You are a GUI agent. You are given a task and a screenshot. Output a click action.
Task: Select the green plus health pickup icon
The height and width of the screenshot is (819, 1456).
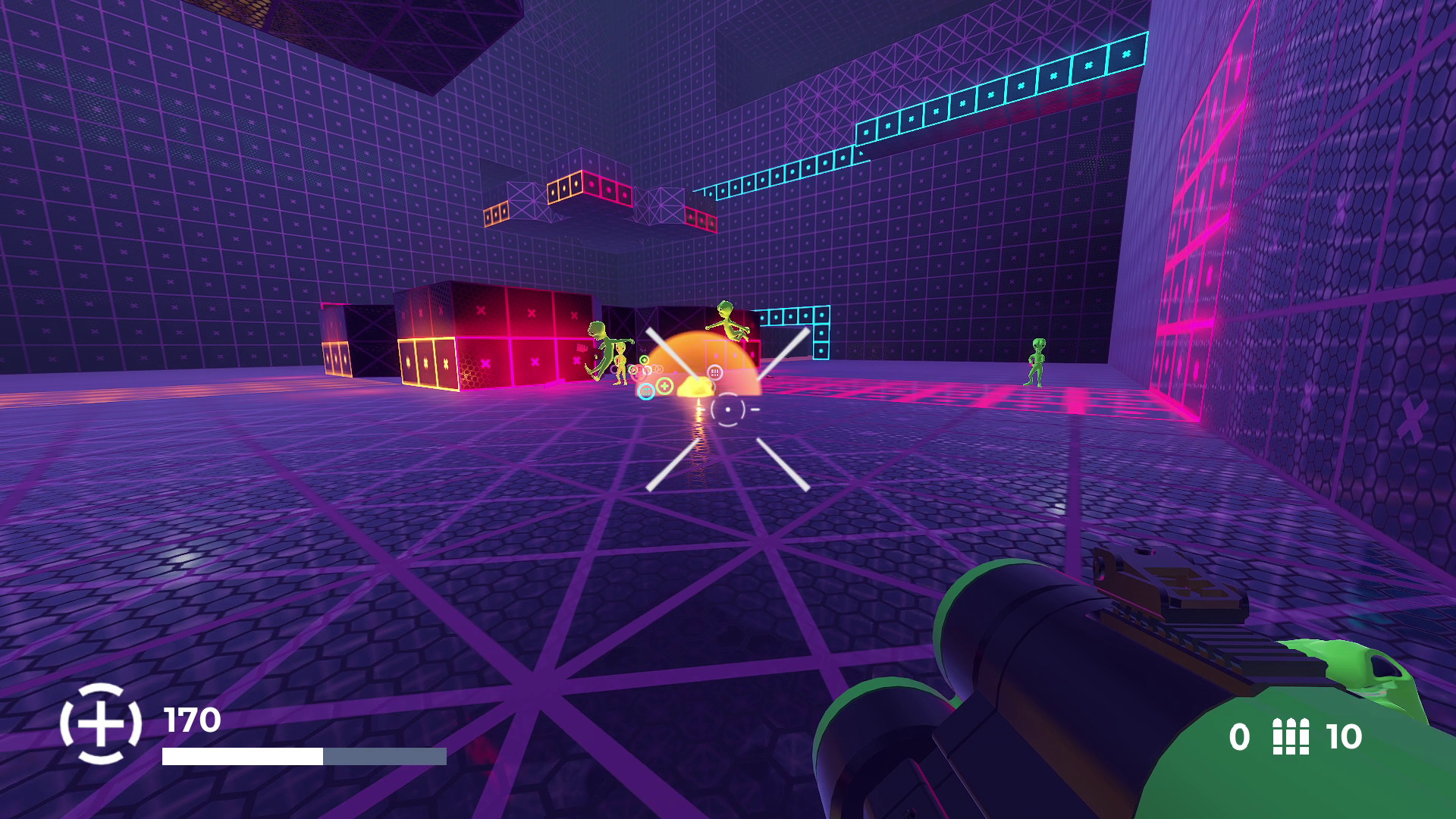click(664, 386)
